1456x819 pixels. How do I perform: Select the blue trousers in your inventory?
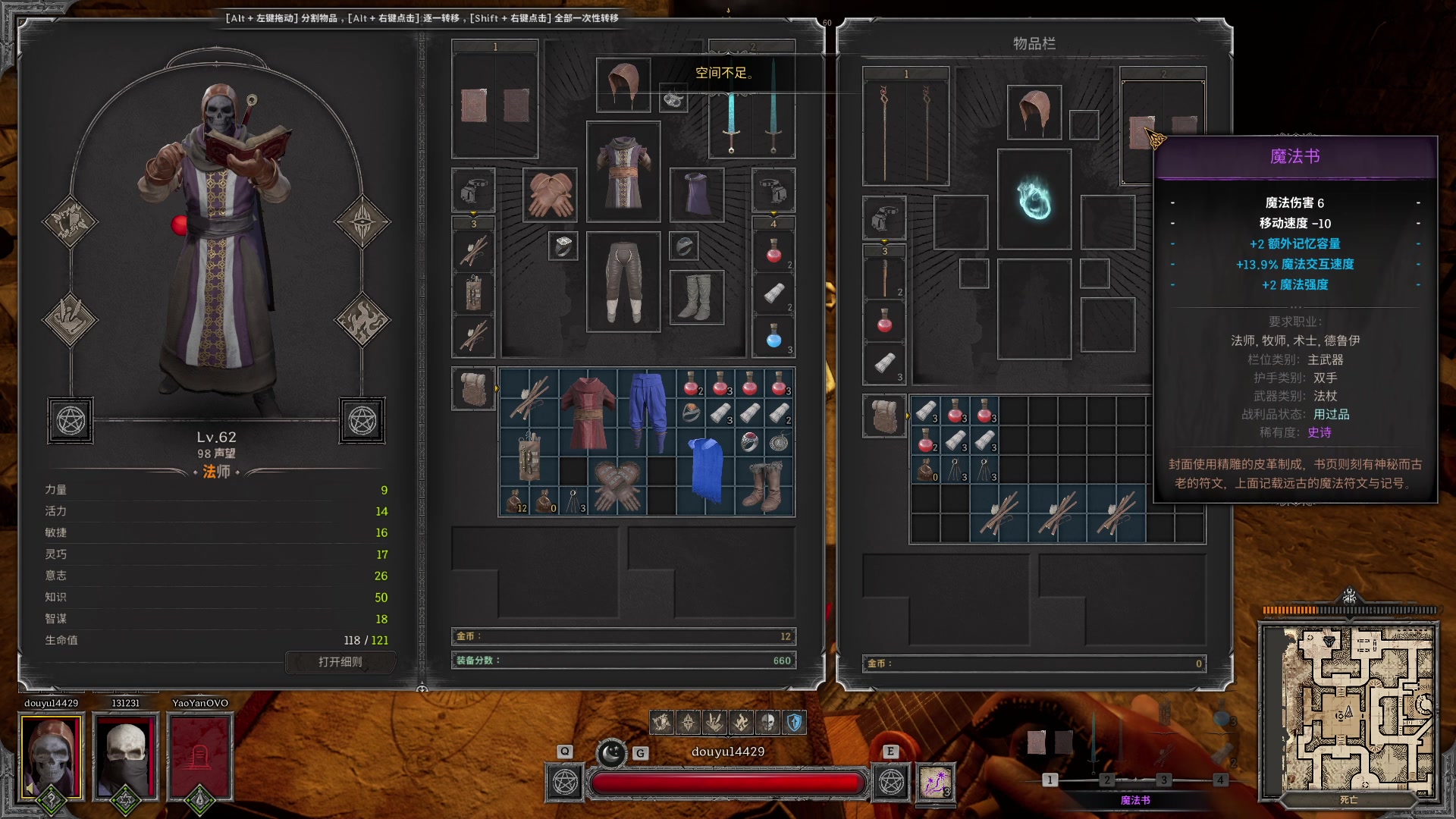[x=647, y=411]
